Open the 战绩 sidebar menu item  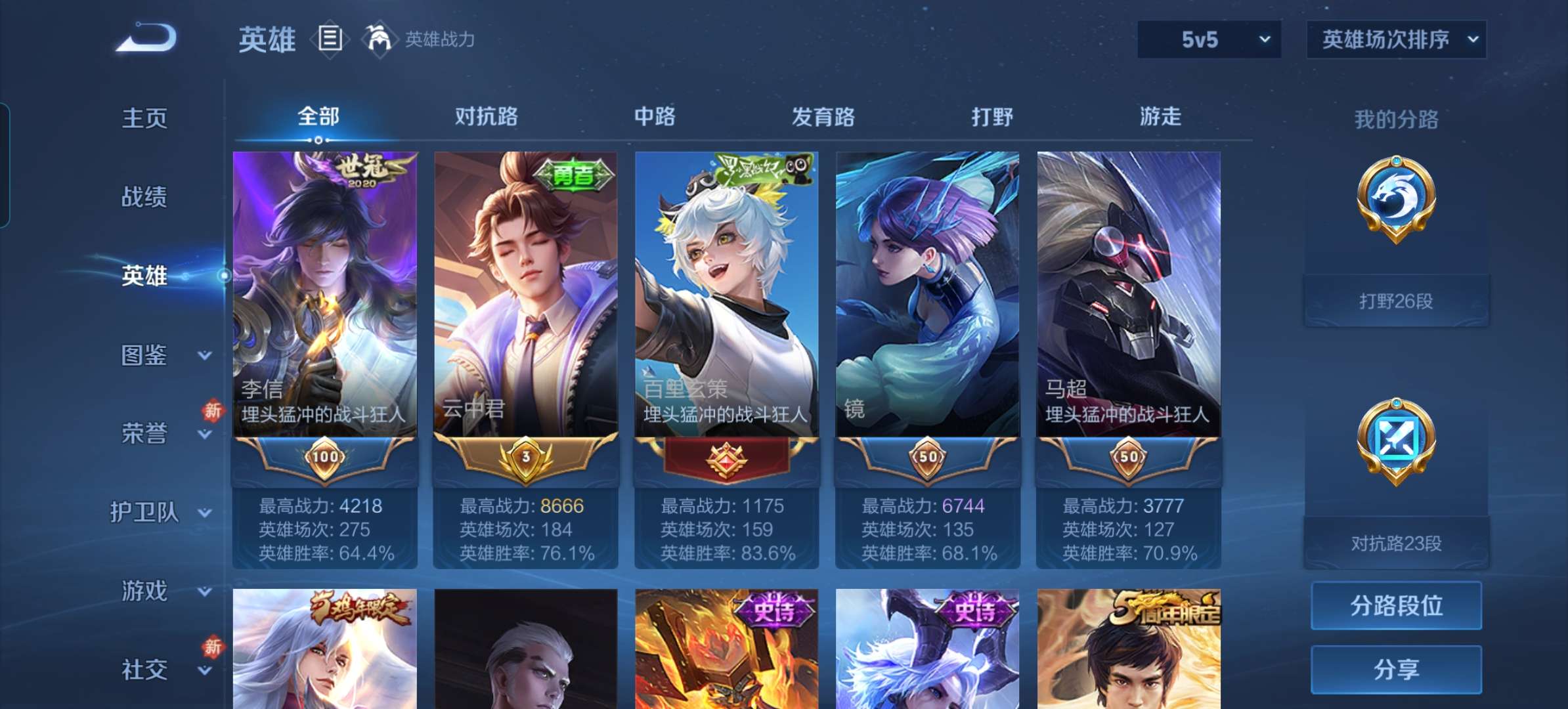click(144, 197)
